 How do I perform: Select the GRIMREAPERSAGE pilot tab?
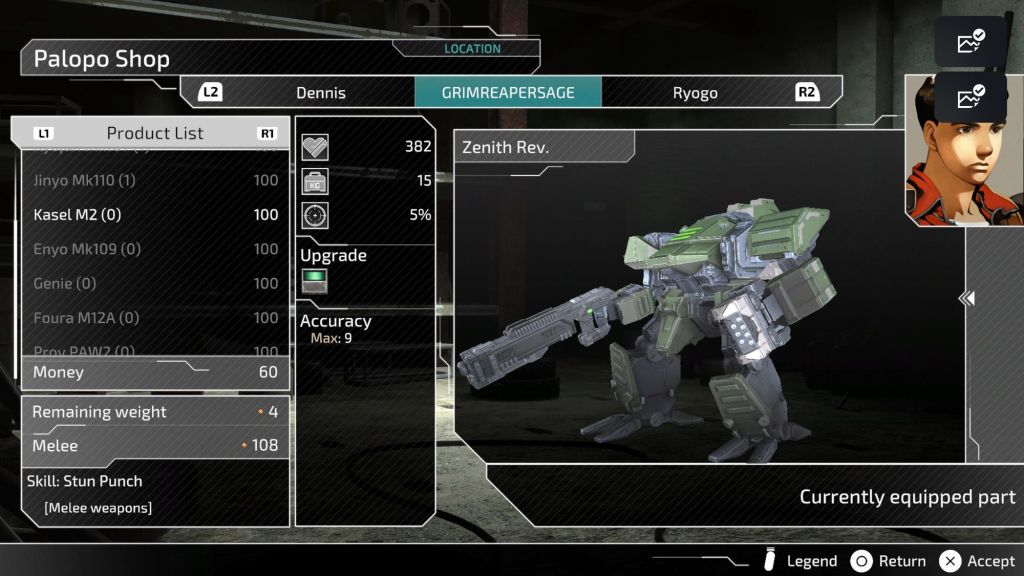[x=508, y=93]
